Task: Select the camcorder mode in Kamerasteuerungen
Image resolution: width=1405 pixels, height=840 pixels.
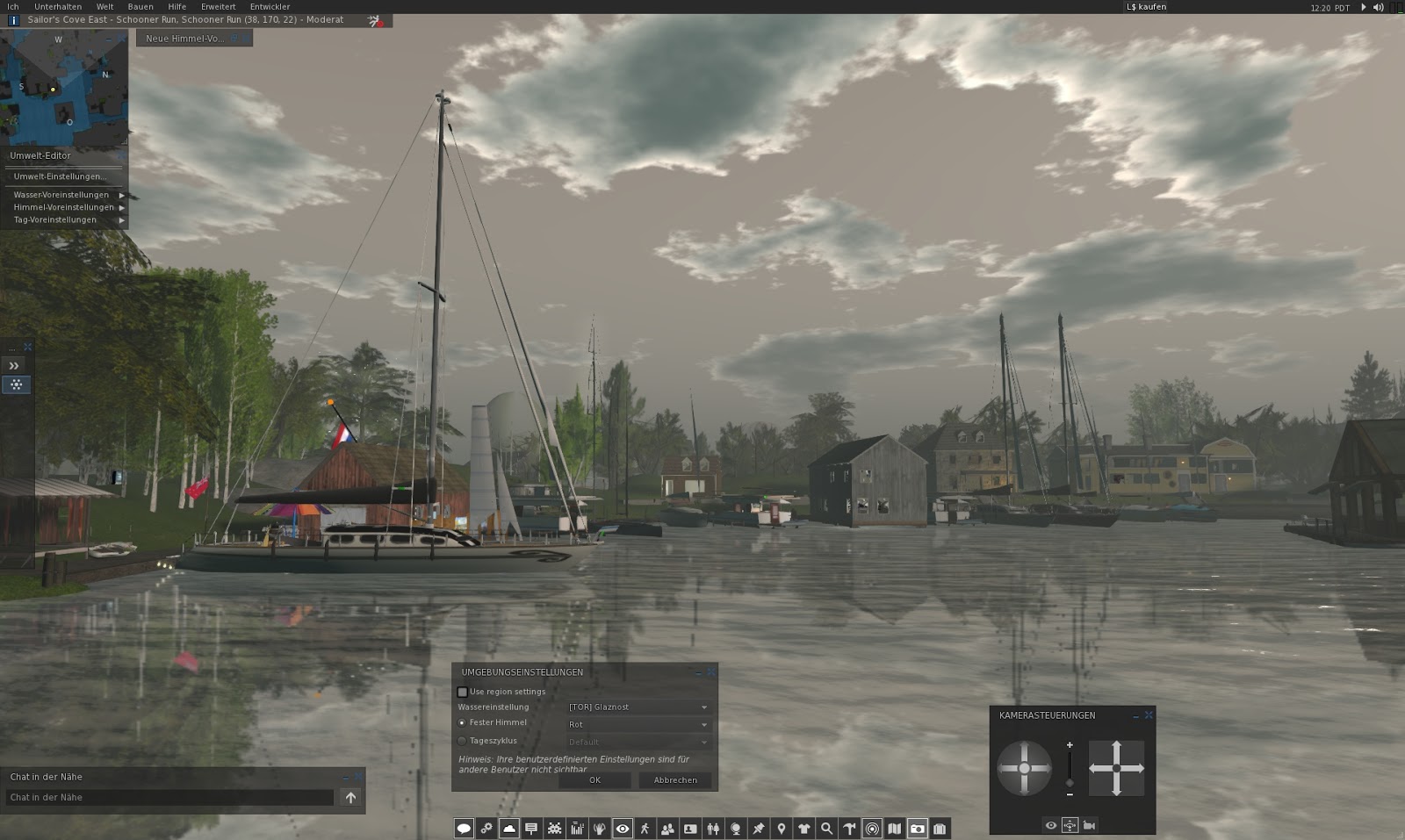Action: click(1090, 825)
